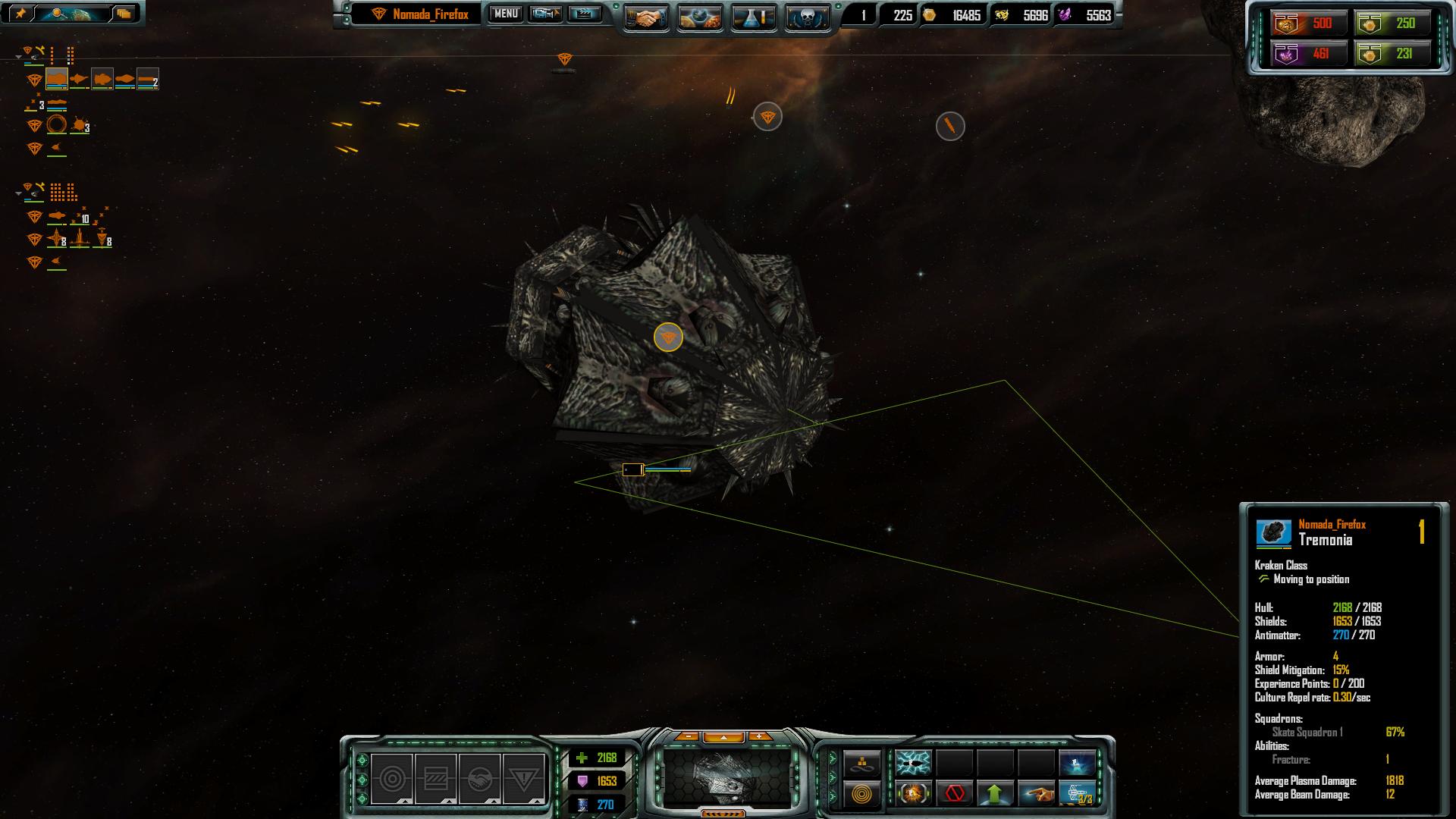Image resolution: width=1456 pixels, height=819 pixels.
Task: Toggle the cinematic camera button
Action: click(x=545, y=14)
